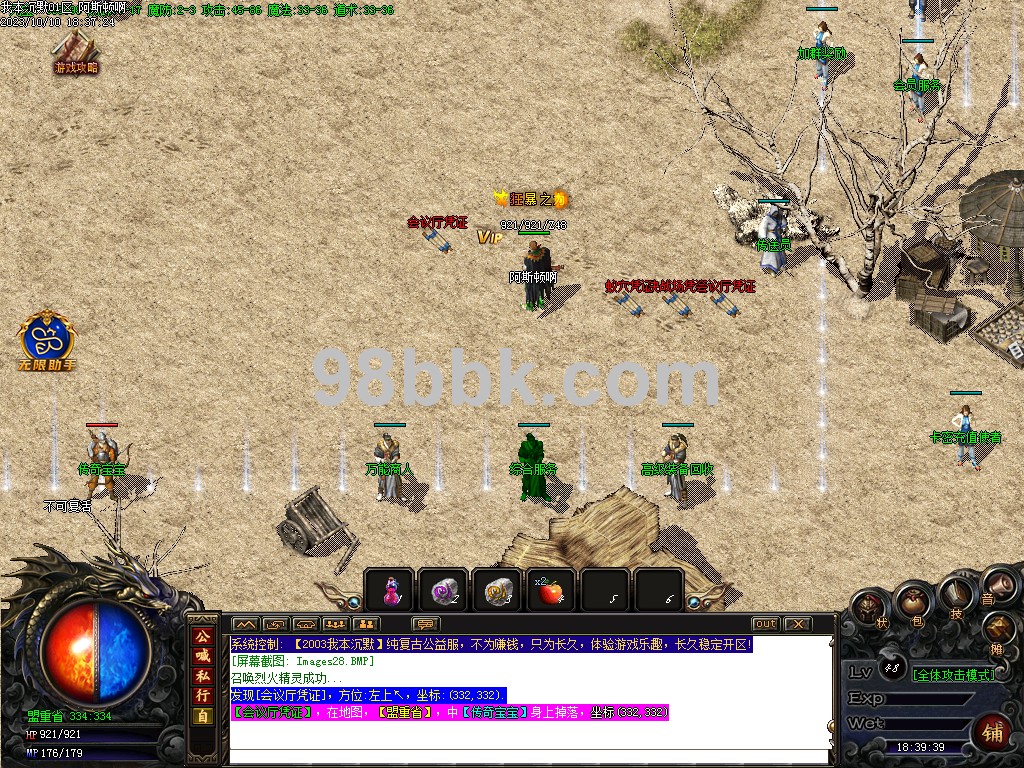Select the 行 guild chat channel

coord(203,696)
